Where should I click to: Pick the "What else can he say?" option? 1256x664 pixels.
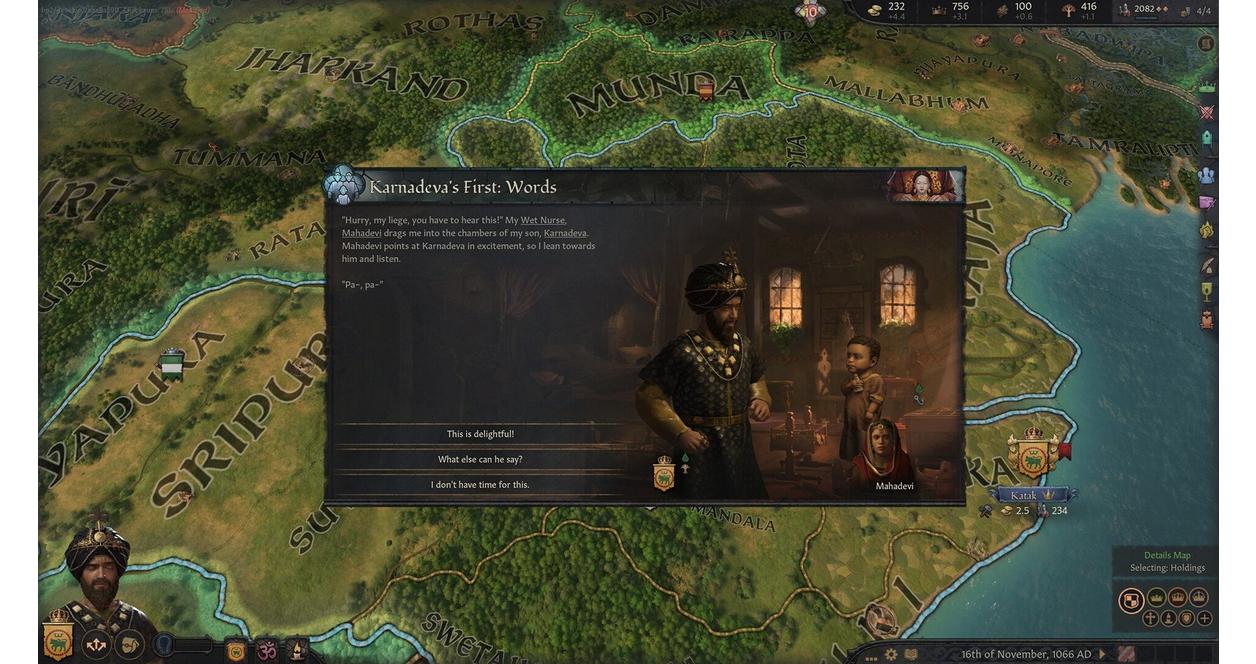click(x=480, y=460)
